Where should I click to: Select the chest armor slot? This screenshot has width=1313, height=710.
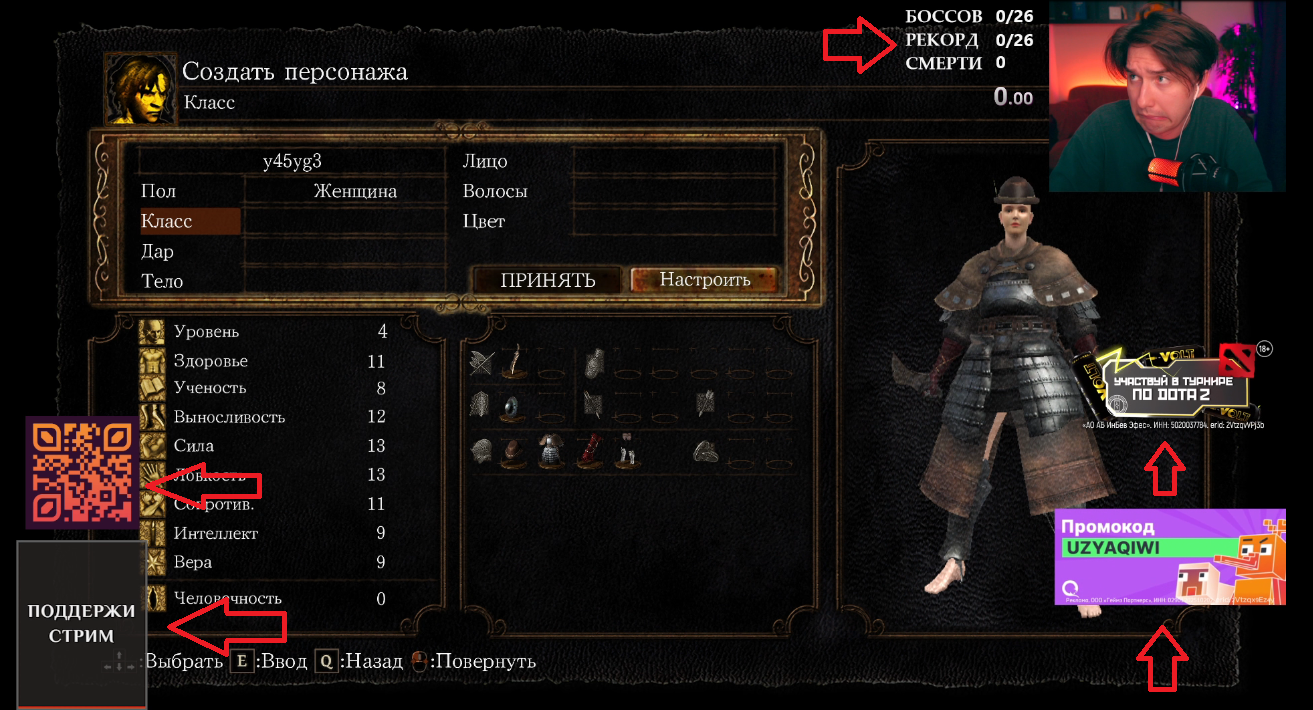[x=549, y=451]
